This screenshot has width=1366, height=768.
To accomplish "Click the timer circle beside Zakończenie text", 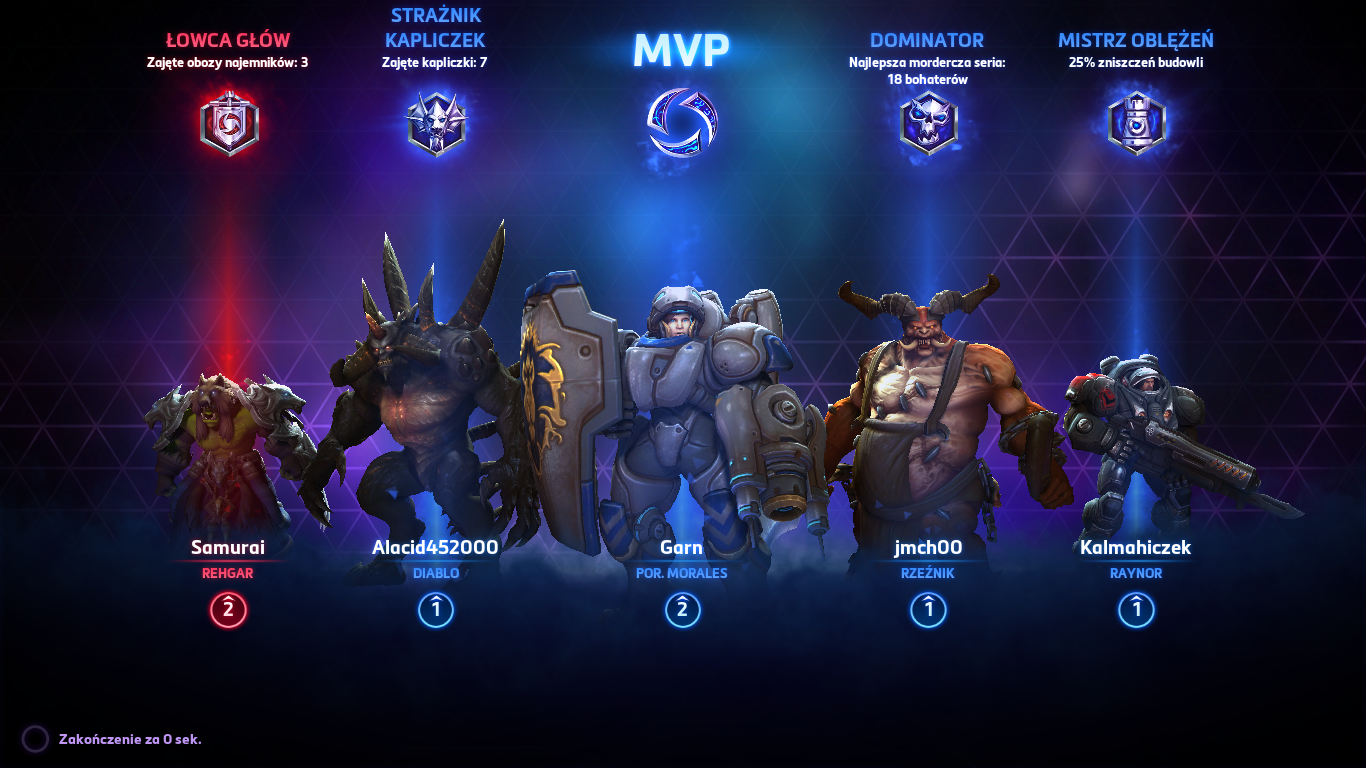I will pyautogui.click(x=34, y=737).
